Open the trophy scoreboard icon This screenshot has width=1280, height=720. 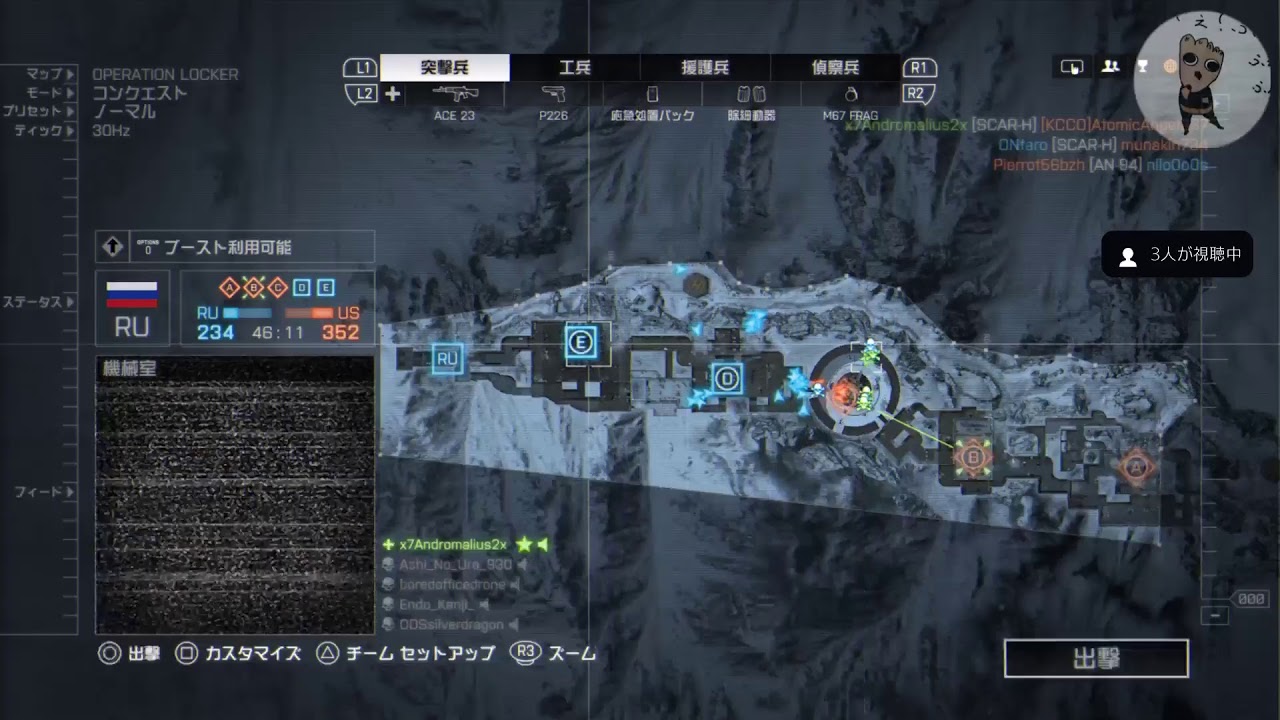click(1142, 67)
